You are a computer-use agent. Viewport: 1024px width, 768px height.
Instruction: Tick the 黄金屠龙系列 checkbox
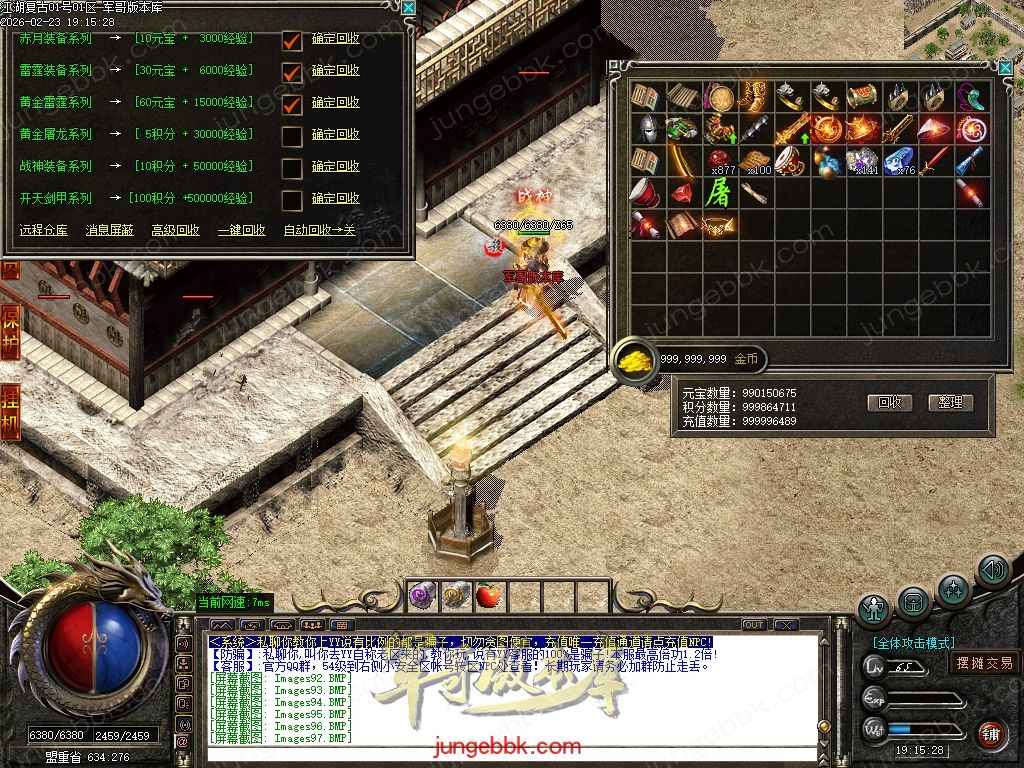[292, 136]
